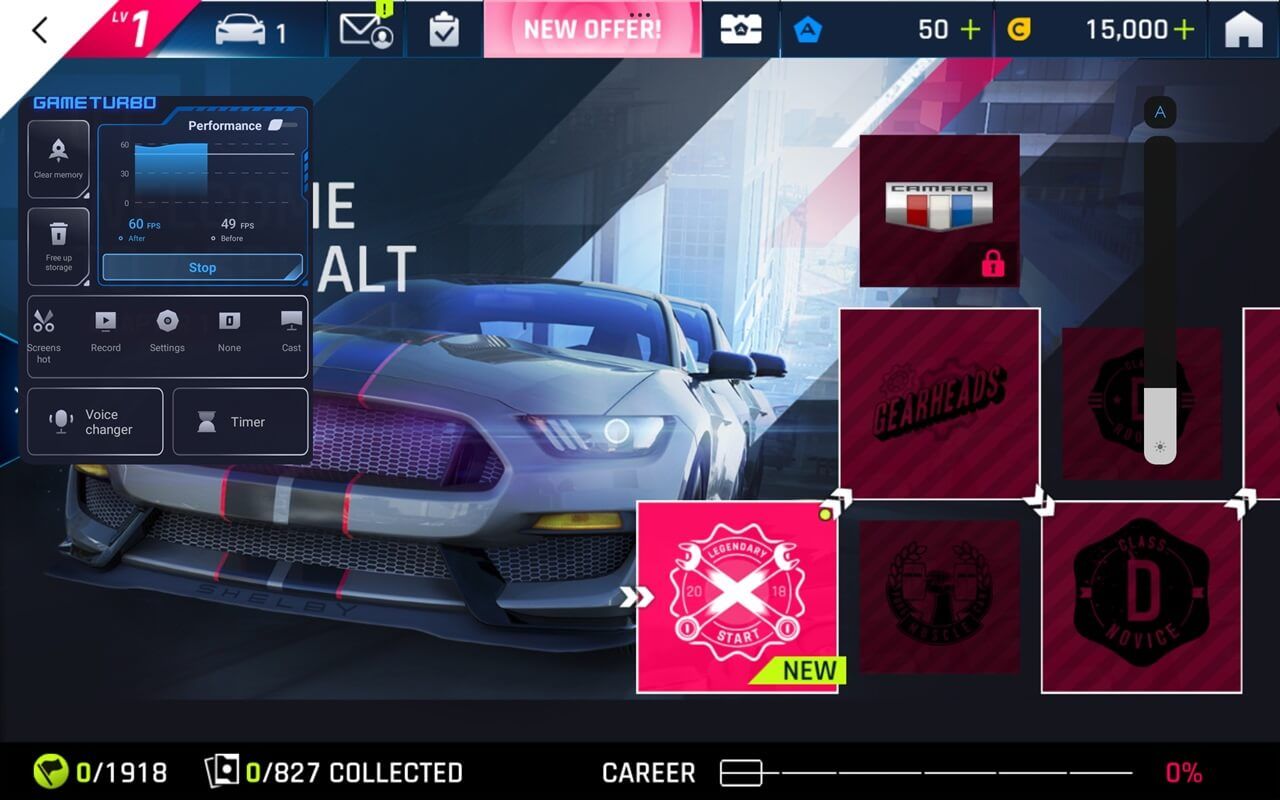Open the NEW OFFER! banner
This screenshot has width=1280, height=800.
pos(592,29)
